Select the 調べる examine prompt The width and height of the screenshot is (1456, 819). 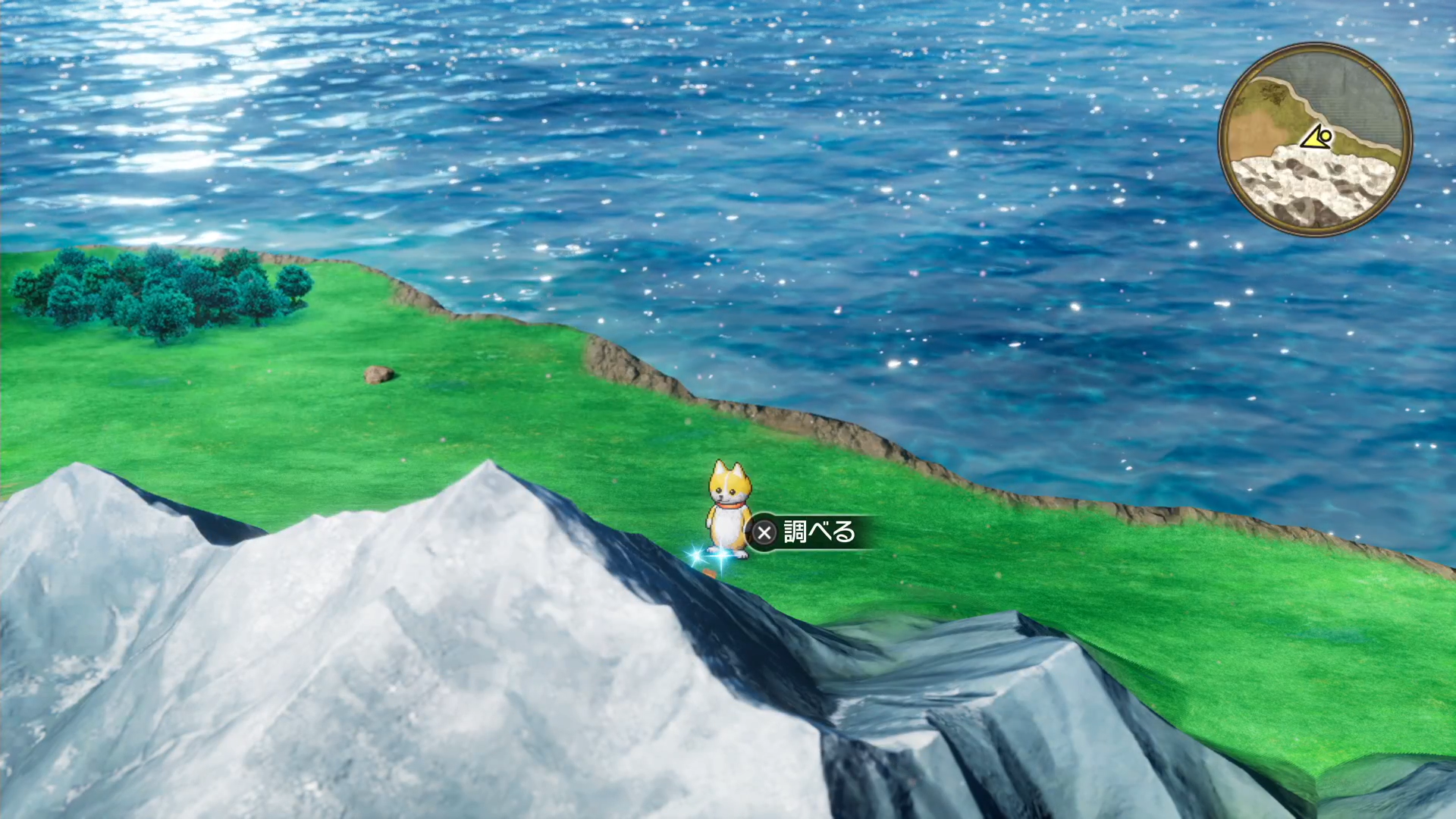[808, 532]
